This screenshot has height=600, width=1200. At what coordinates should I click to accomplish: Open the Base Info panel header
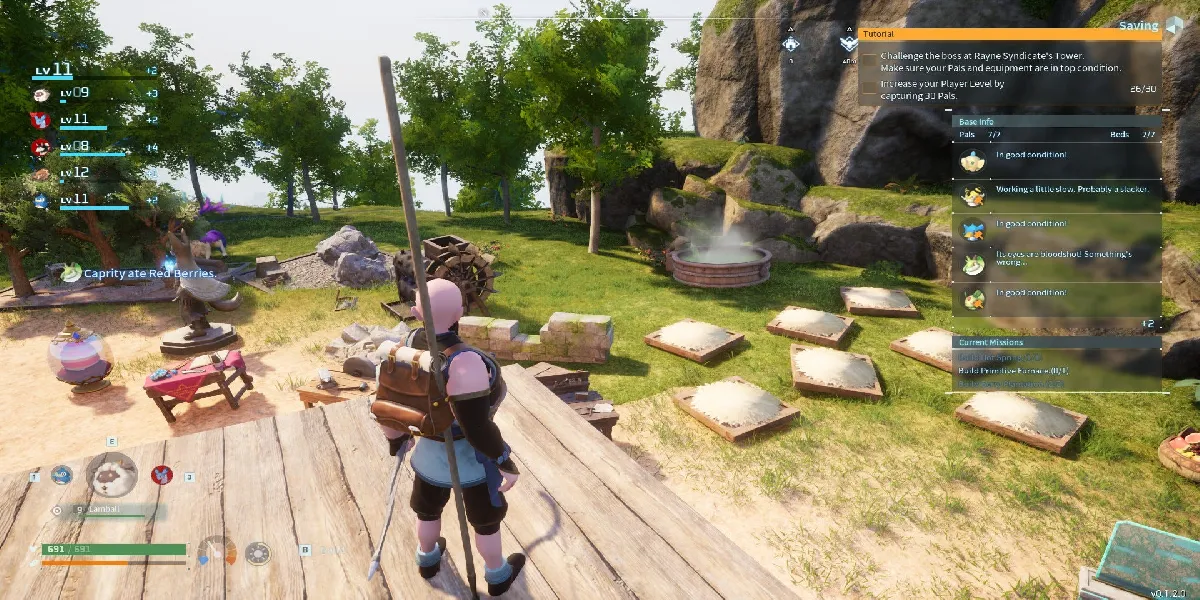(x=1055, y=121)
